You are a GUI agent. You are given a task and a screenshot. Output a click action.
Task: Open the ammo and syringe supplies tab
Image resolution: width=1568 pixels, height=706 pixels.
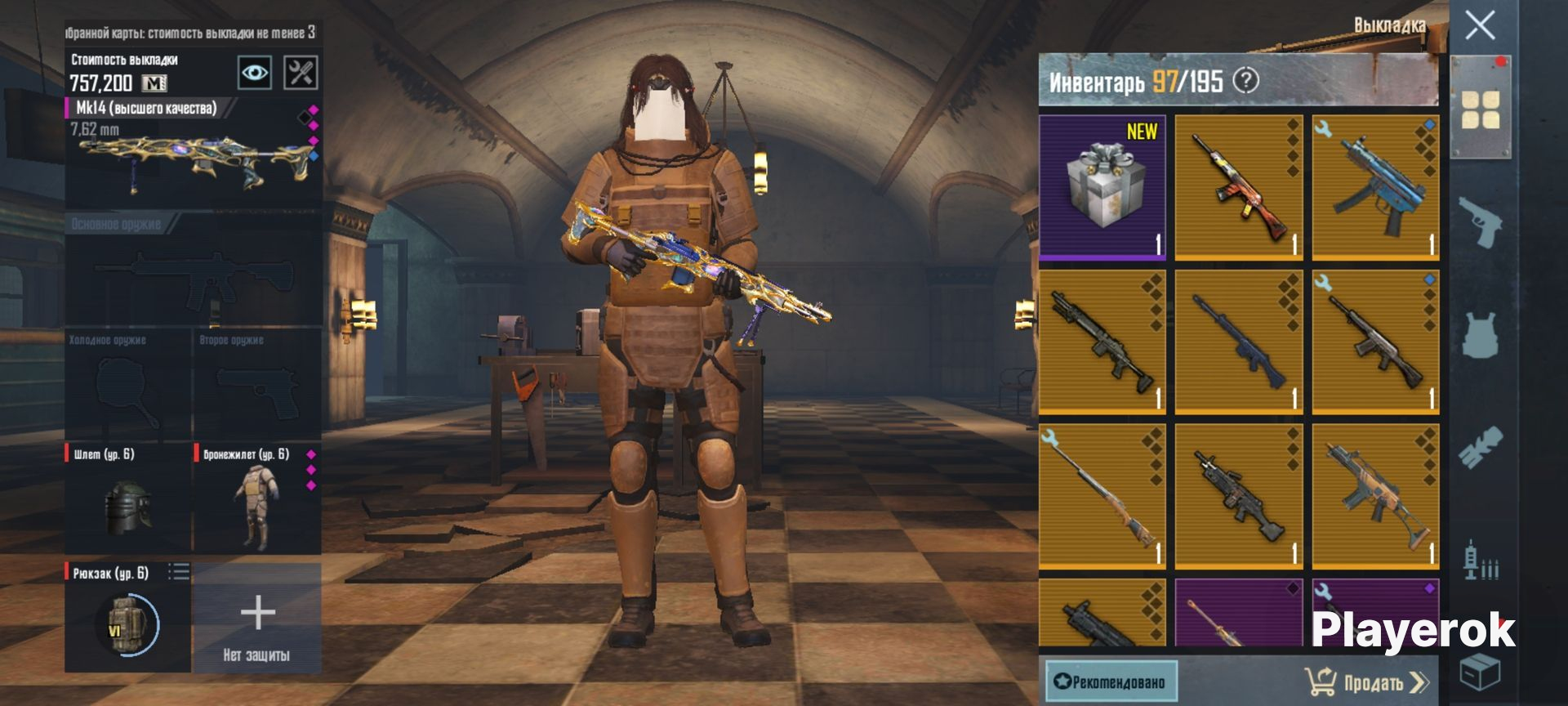click(x=1480, y=561)
